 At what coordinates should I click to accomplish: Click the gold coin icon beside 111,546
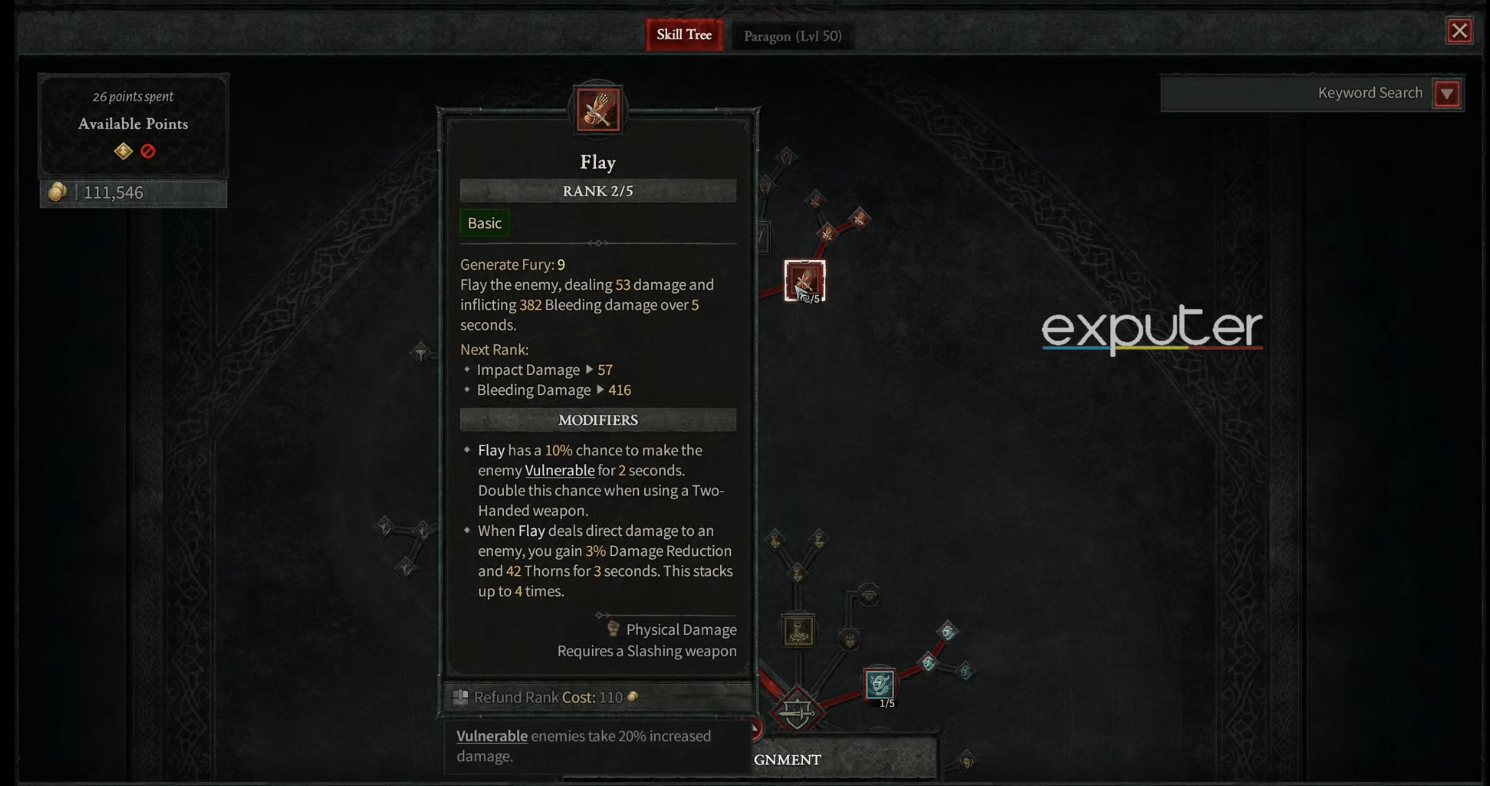(57, 192)
